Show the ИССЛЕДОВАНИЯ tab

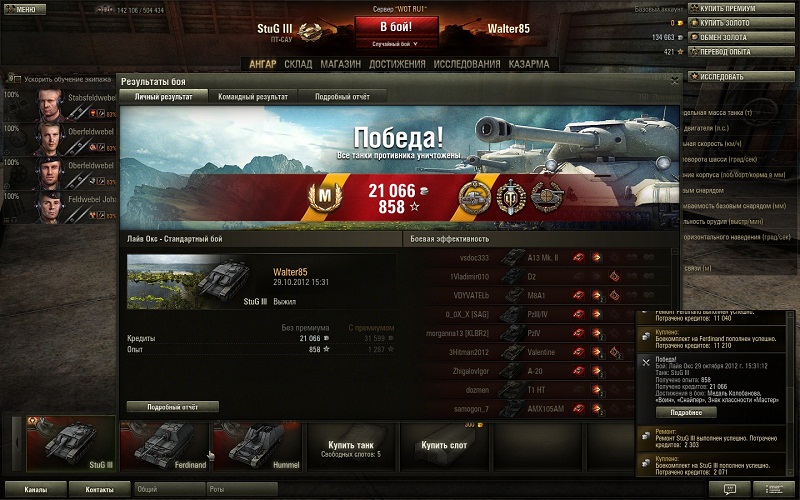465,64
